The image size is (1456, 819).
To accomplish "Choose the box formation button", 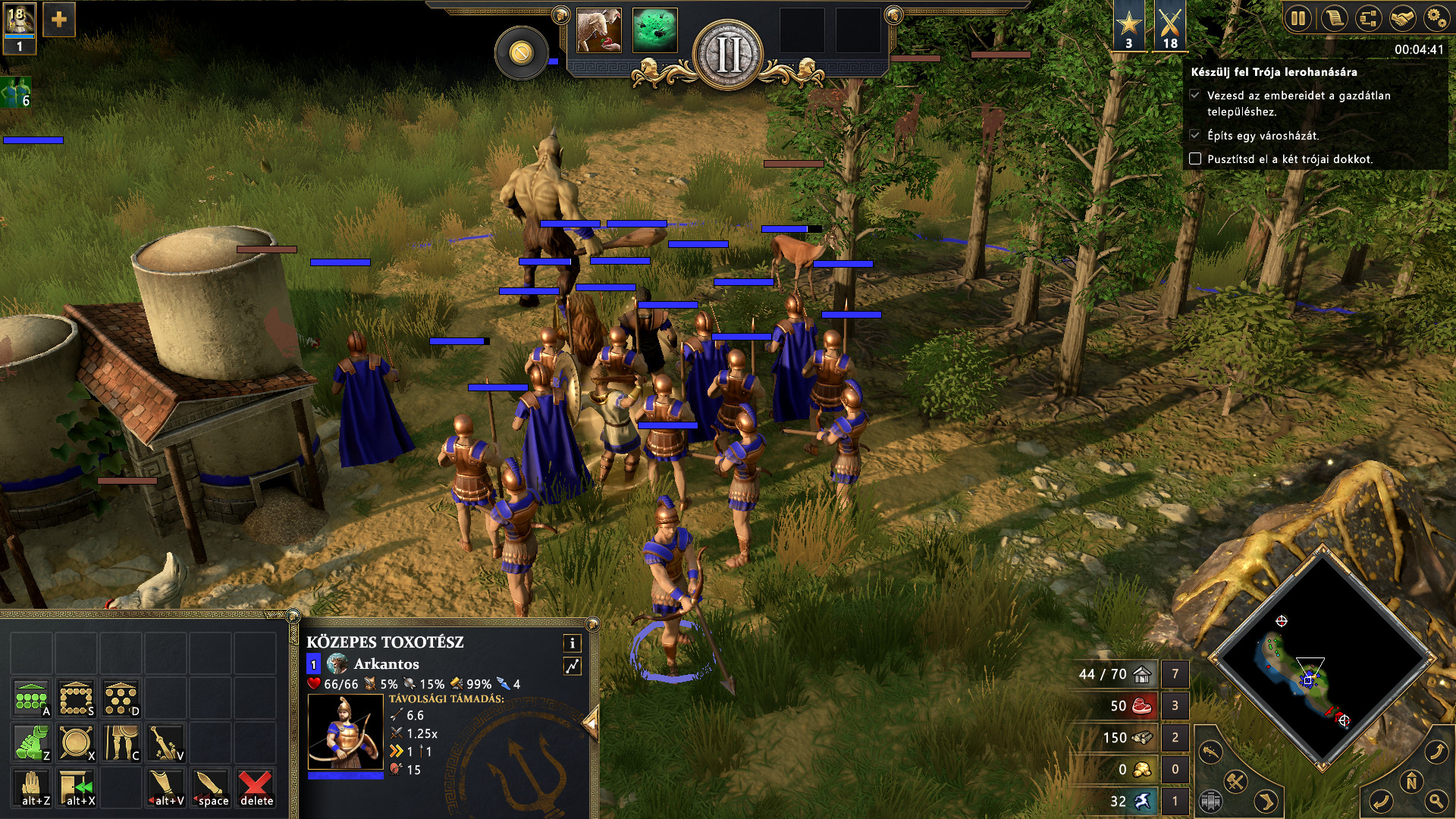I will (x=77, y=698).
